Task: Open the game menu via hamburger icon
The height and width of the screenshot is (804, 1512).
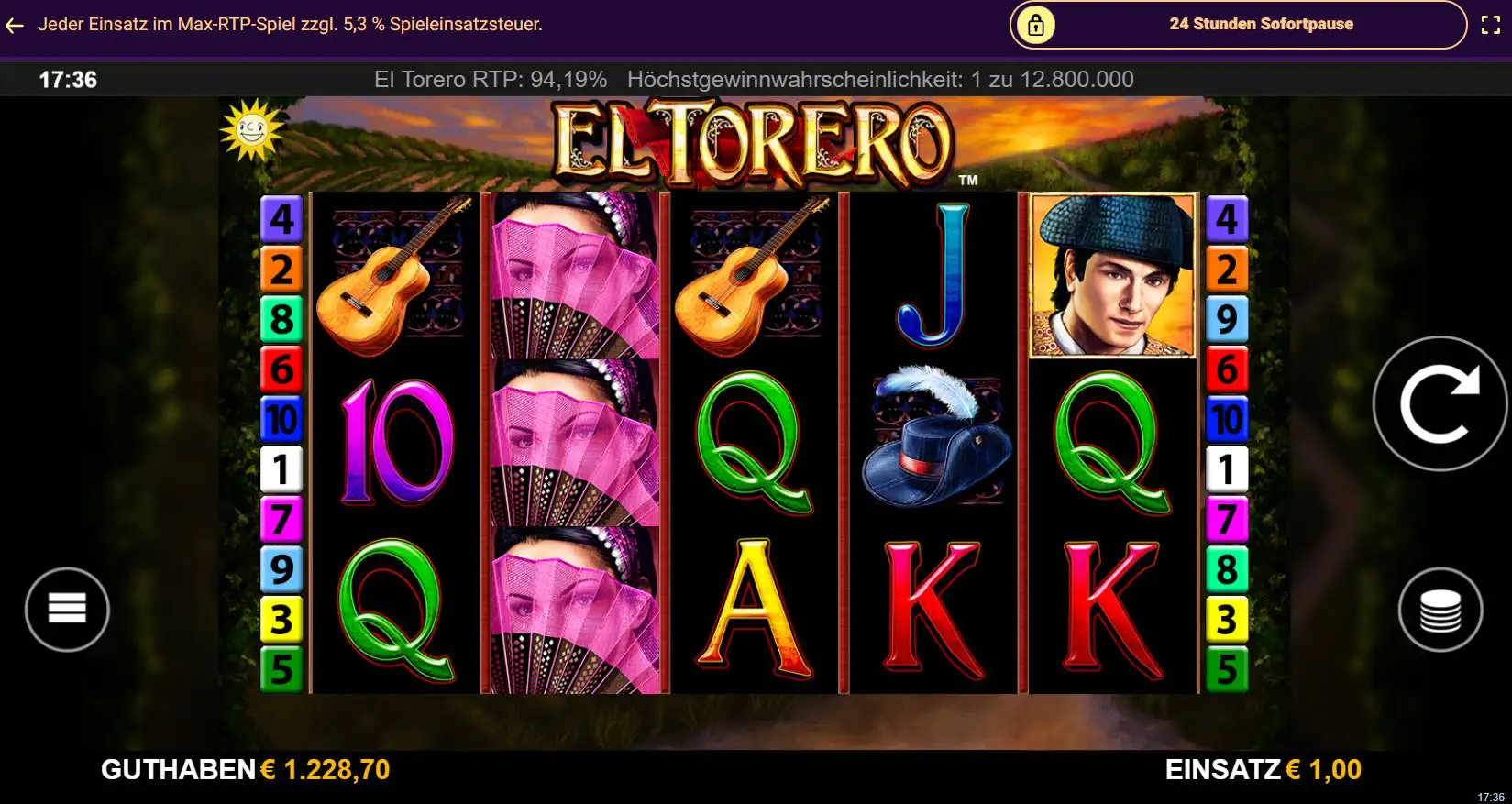Action: pyautogui.click(x=67, y=610)
